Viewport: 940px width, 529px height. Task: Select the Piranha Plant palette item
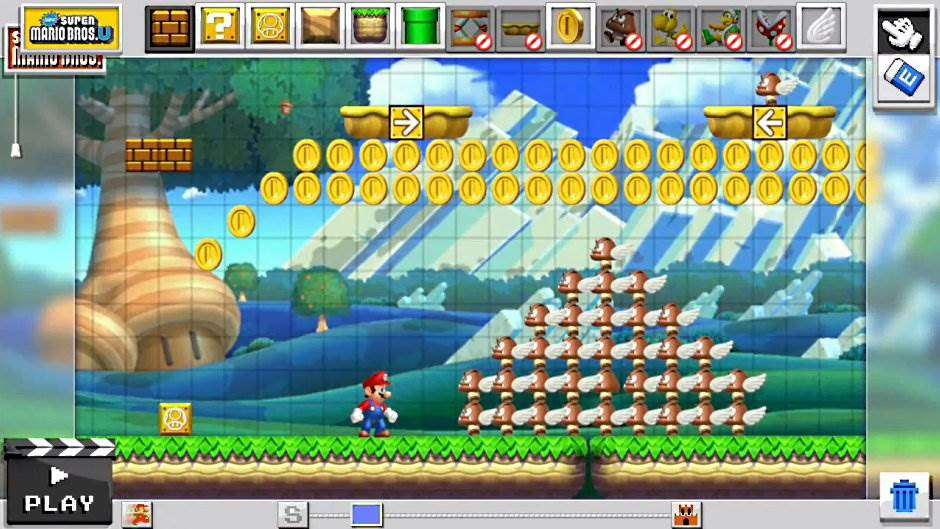pos(771,27)
